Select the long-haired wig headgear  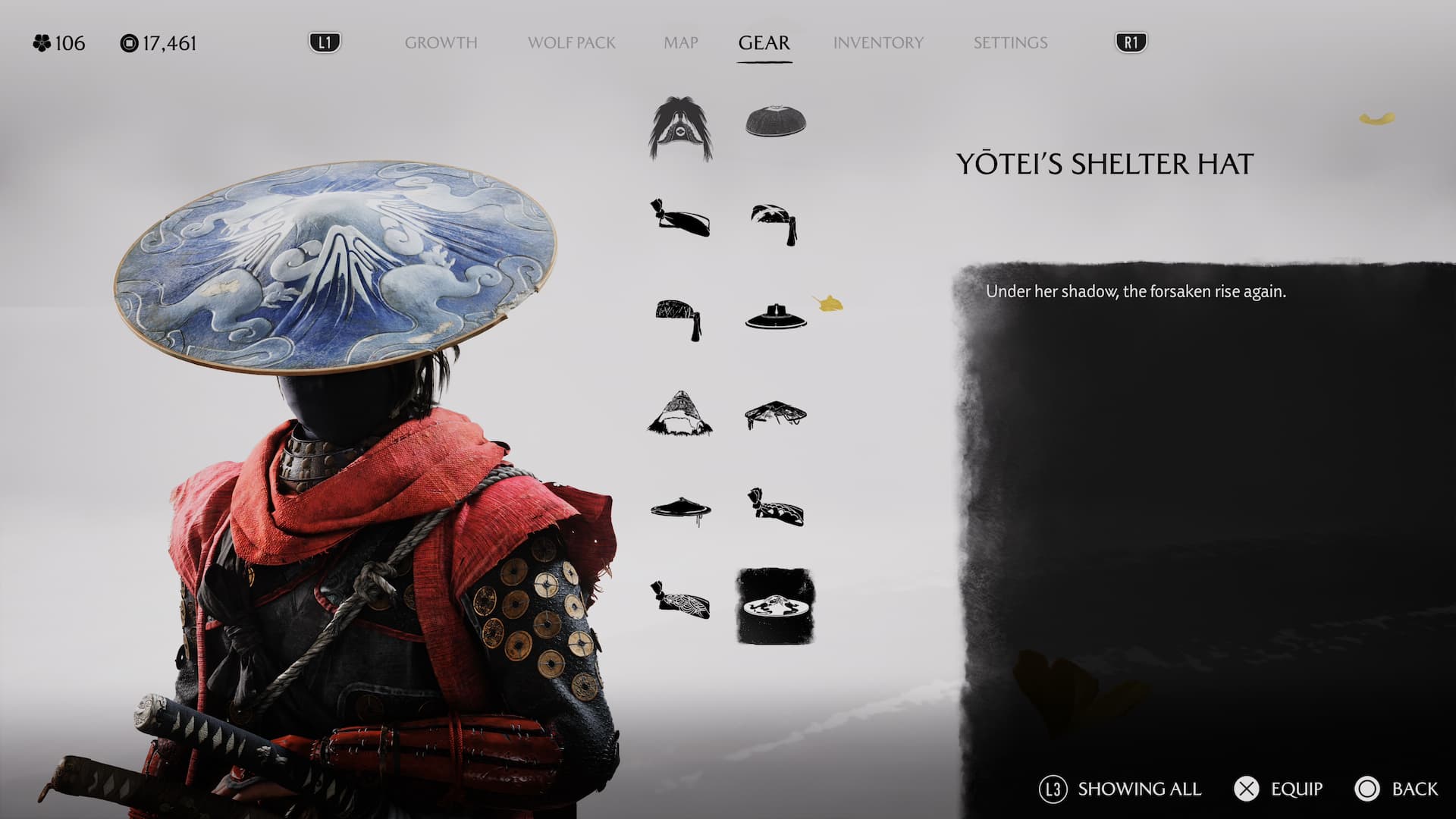[x=680, y=127]
